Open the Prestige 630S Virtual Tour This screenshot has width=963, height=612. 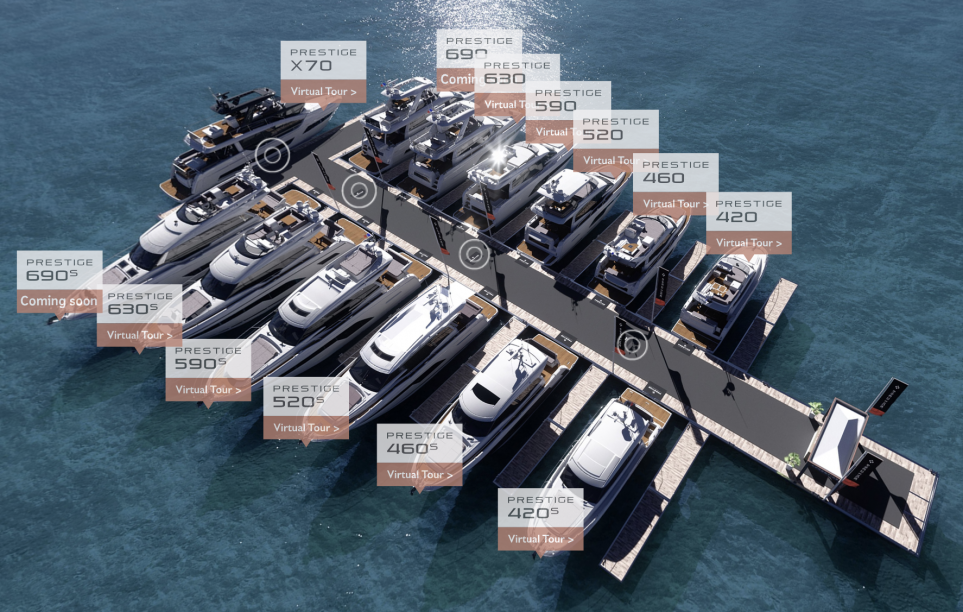(139, 335)
